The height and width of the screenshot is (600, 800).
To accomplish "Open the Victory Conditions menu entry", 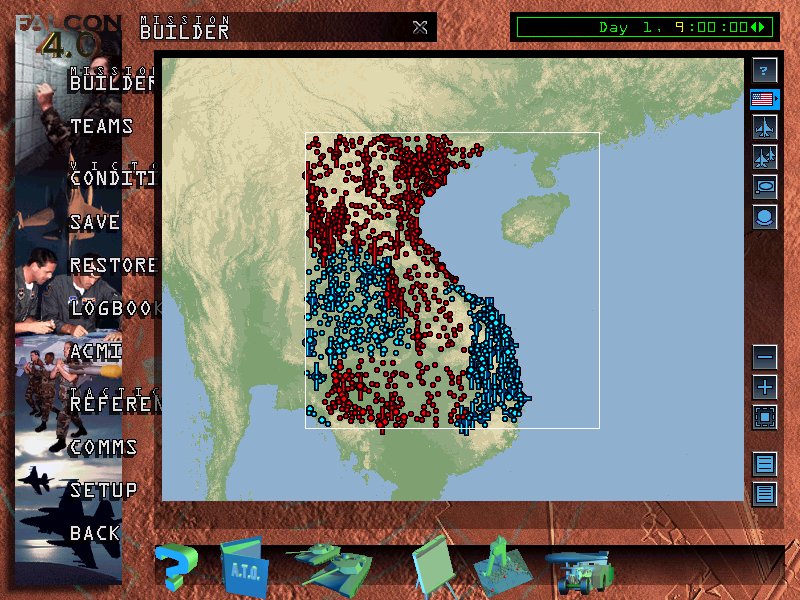I will coord(112,178).
